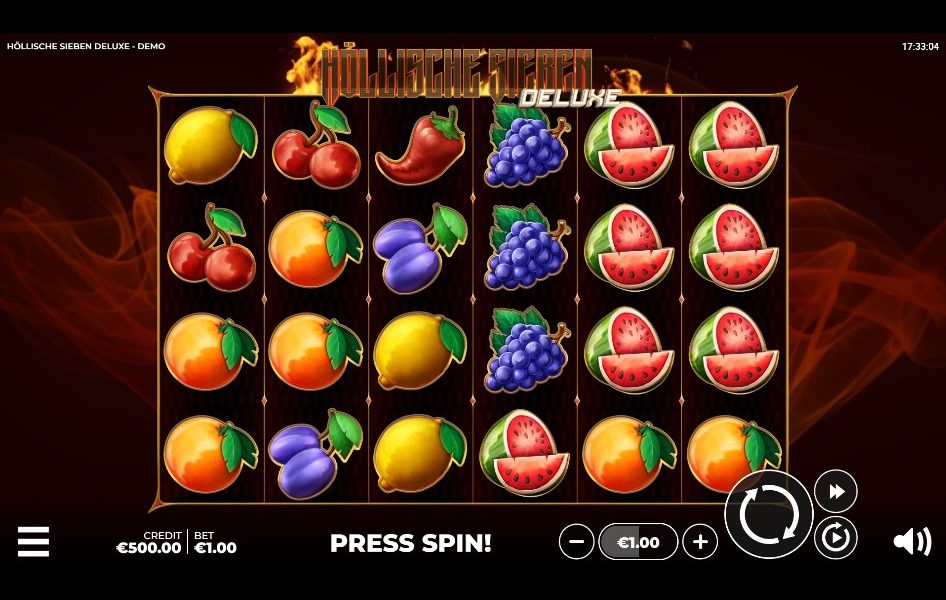This screenshot has height=600, width=946.
Task: Open autoplay with the circled play button
Action: pos(835,539)
